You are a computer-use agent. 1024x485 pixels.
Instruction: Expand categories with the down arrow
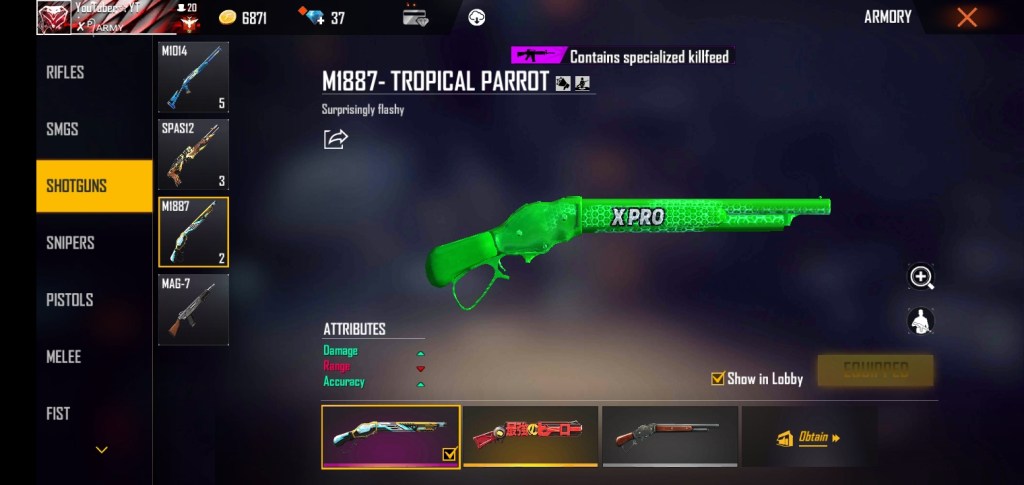101,450
